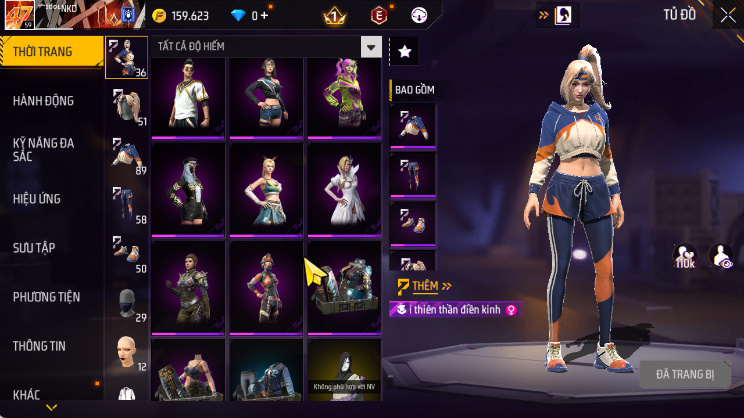
Task: Choose the pink-haired green jacket outfit
Action: pos(344,95)
